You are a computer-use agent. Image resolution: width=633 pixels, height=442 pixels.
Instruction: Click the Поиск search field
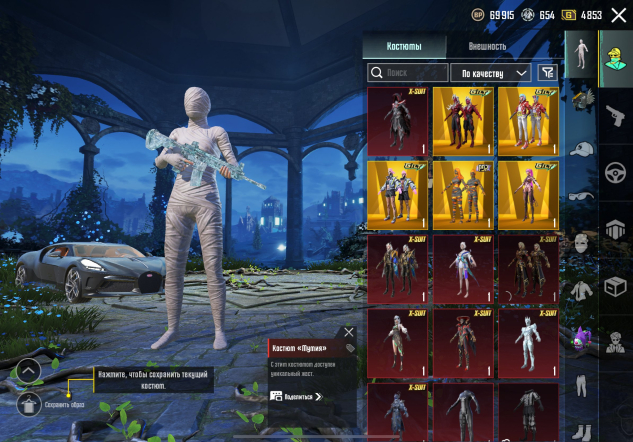(x=408, y=72)
